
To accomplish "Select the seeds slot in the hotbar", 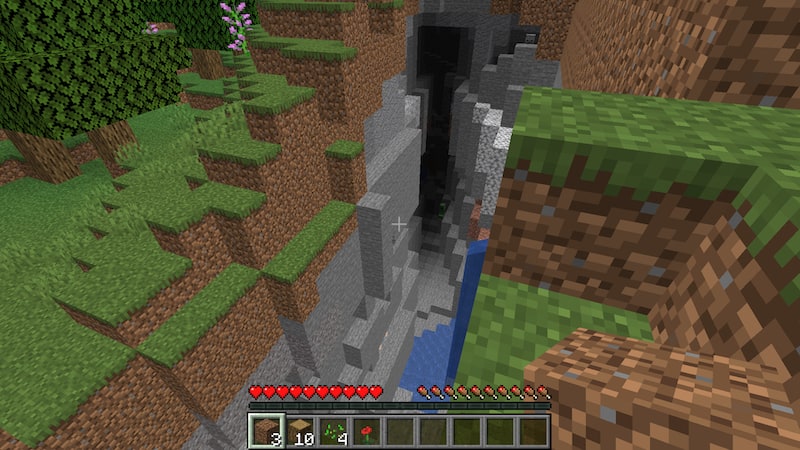I will click(333, 431).
